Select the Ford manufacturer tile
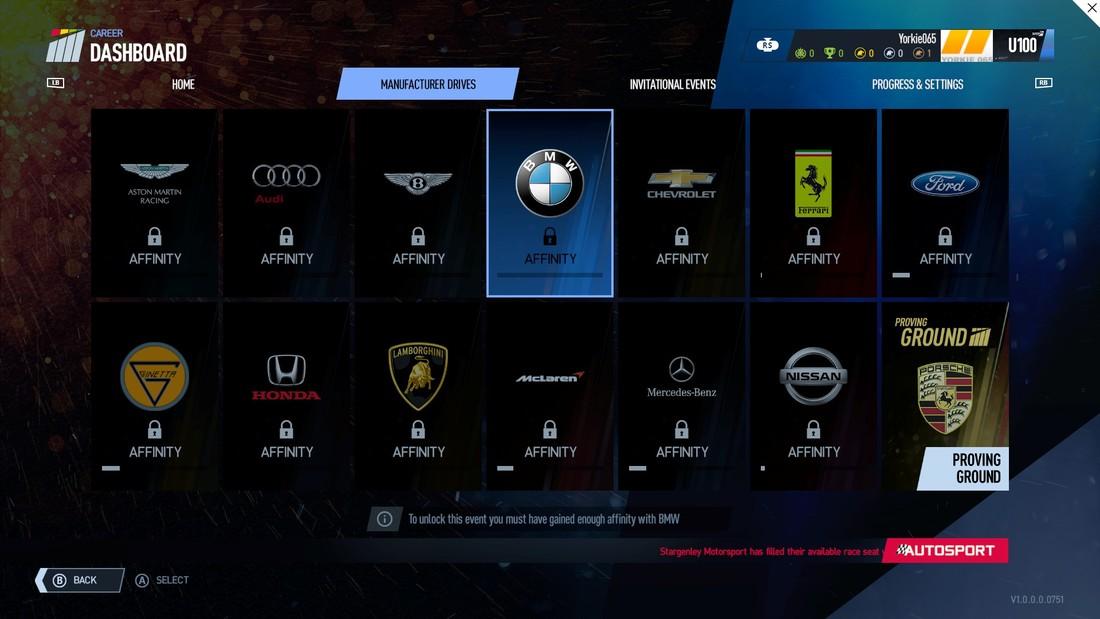 pyautogui.click(x=945, y=203)
